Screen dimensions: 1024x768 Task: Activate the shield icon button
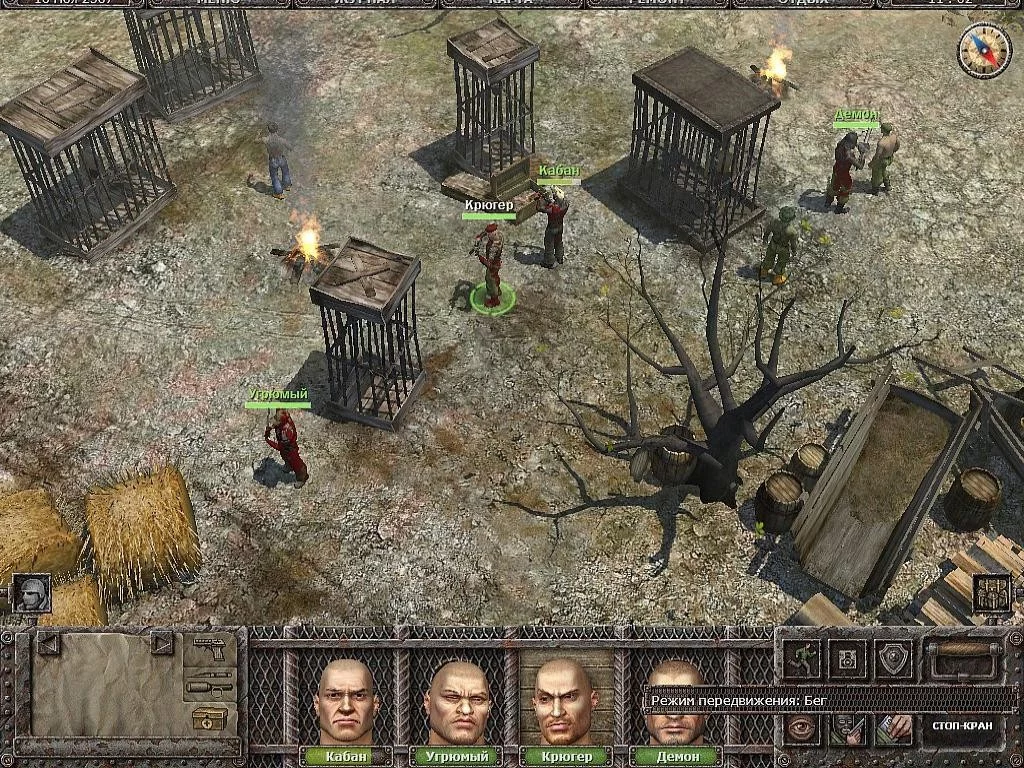894,659
